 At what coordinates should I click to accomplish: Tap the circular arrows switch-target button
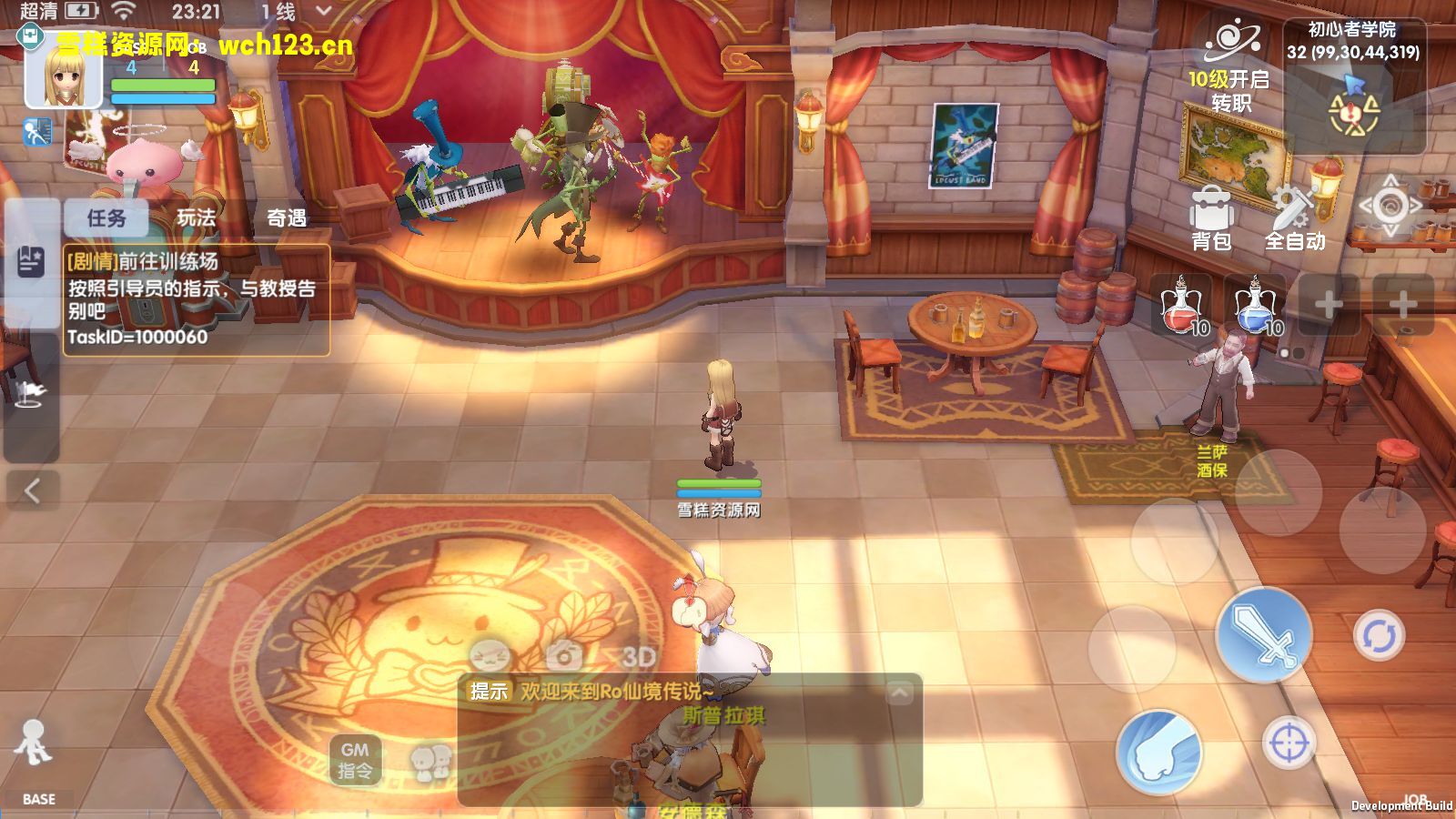click(x=1379, y=635)
